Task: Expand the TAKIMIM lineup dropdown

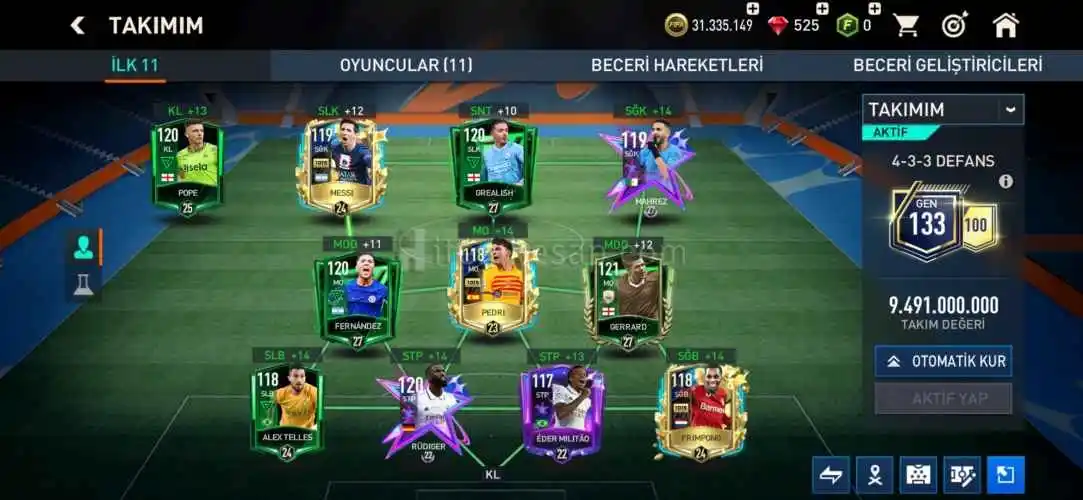Action: pyautogui.click(x=1011, y=109)
